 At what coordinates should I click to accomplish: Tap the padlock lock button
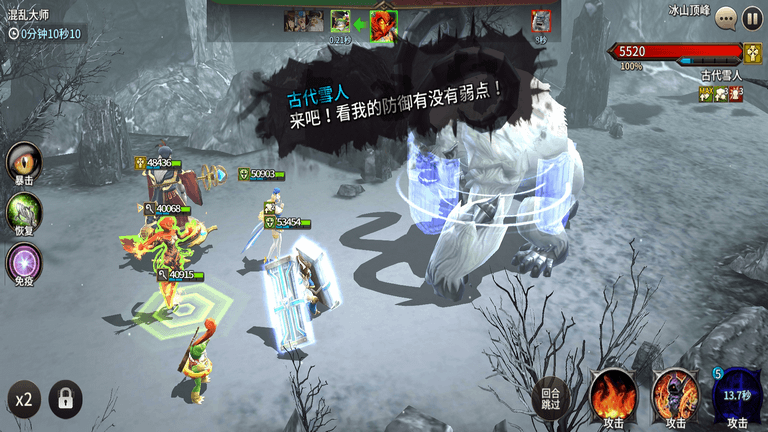[x=66, y=400]
